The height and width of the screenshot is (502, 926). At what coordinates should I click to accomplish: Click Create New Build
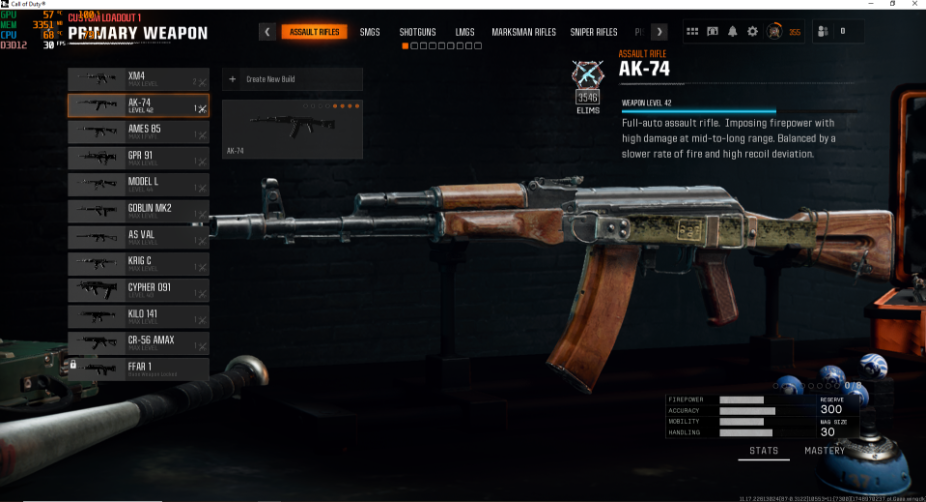(x=291, y=79)
